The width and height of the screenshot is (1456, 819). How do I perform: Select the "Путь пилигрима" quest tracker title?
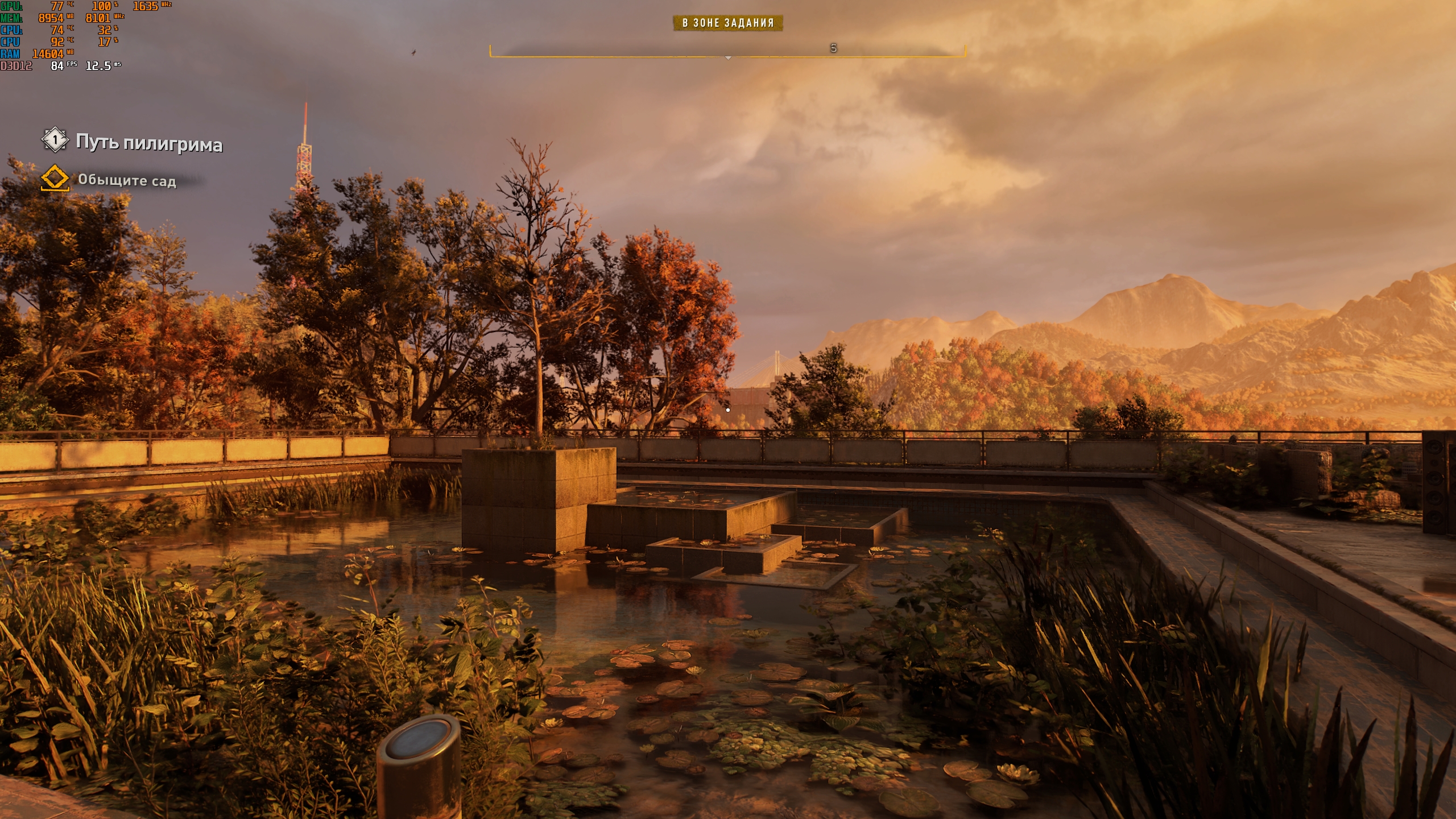(148, 142)
